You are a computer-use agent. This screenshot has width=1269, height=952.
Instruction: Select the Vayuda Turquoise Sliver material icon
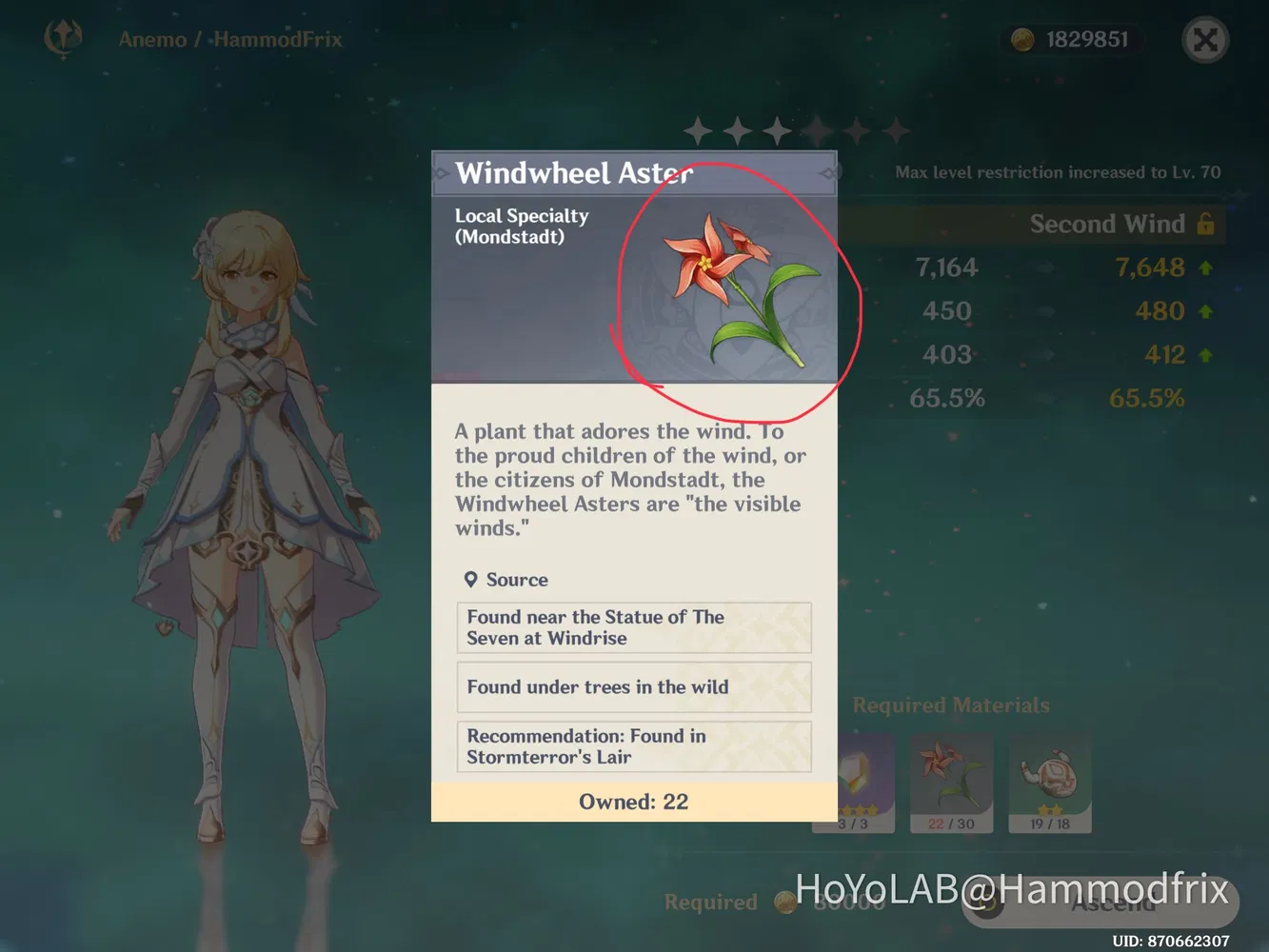coord(854,776)
